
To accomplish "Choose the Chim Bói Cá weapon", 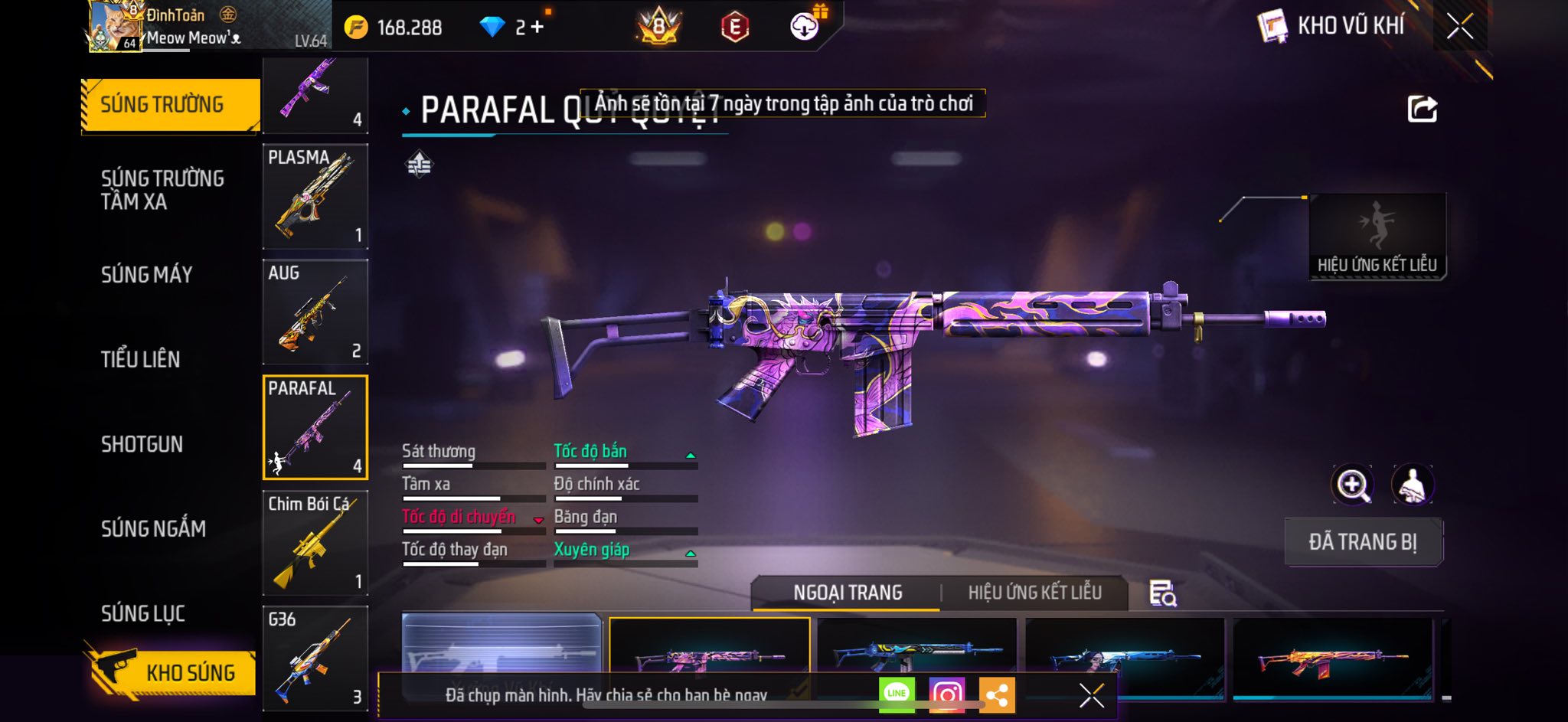I will tap(315, 543).
